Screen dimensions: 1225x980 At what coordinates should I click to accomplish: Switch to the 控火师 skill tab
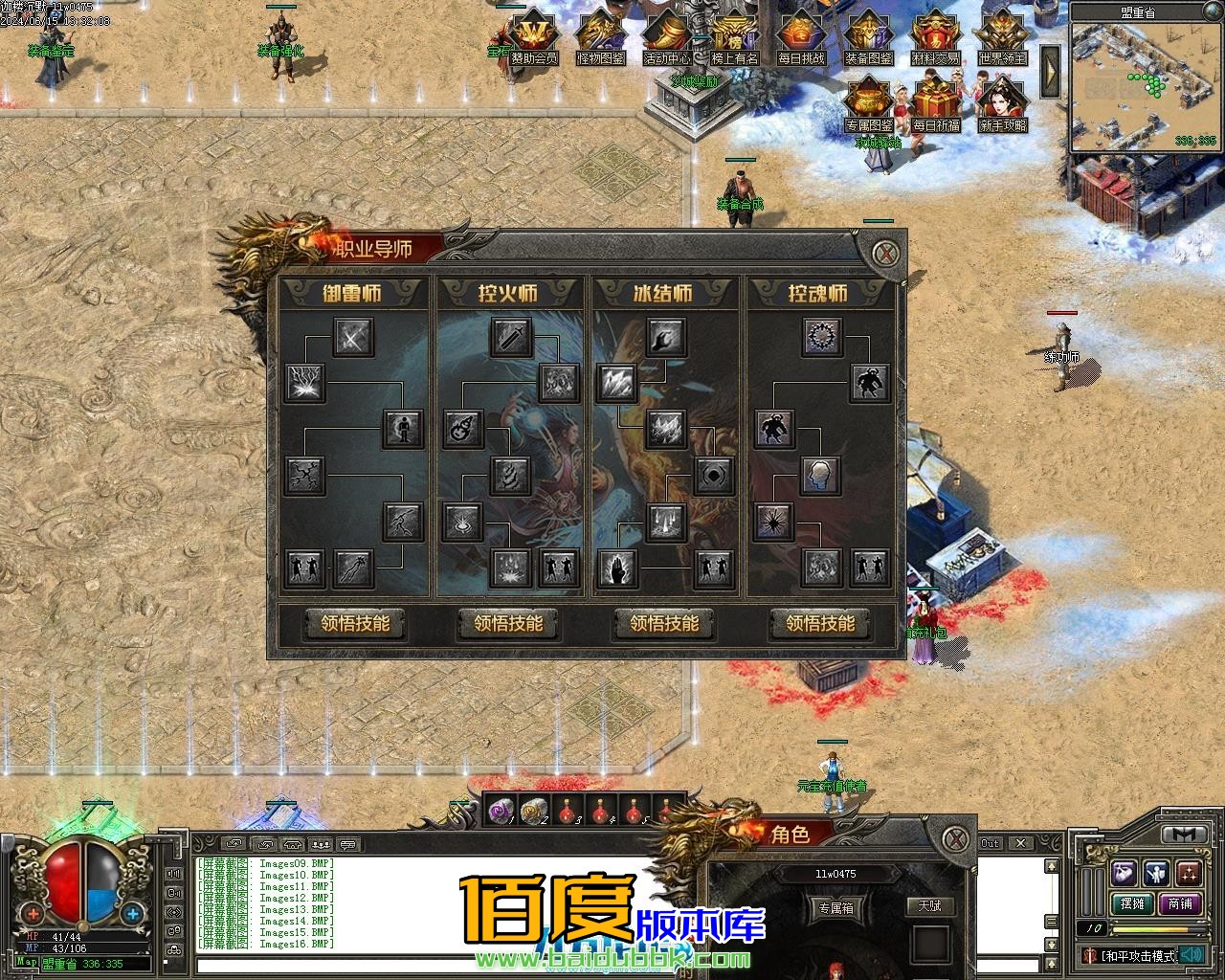tap(511, 294)
